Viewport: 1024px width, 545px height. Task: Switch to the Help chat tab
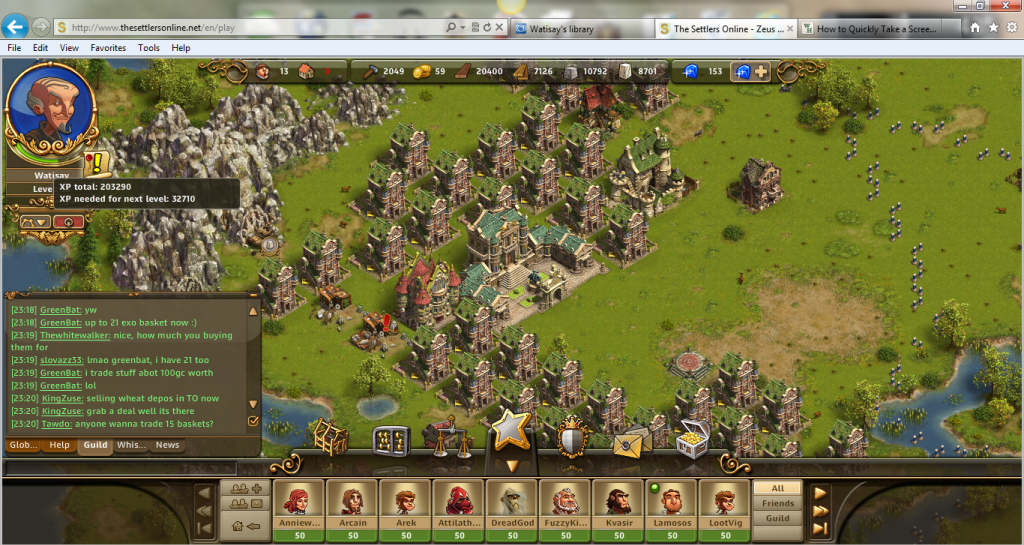pos(60,445)
